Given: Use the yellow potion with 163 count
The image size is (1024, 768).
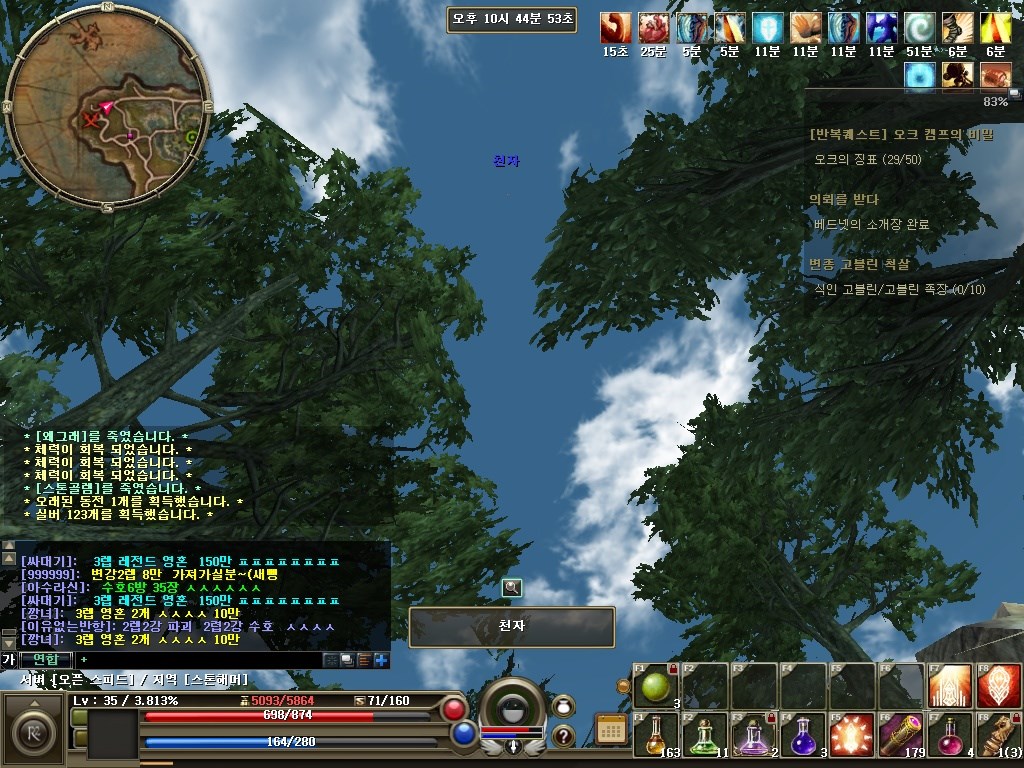Looking at the screenshot, I should click(656, 735).
